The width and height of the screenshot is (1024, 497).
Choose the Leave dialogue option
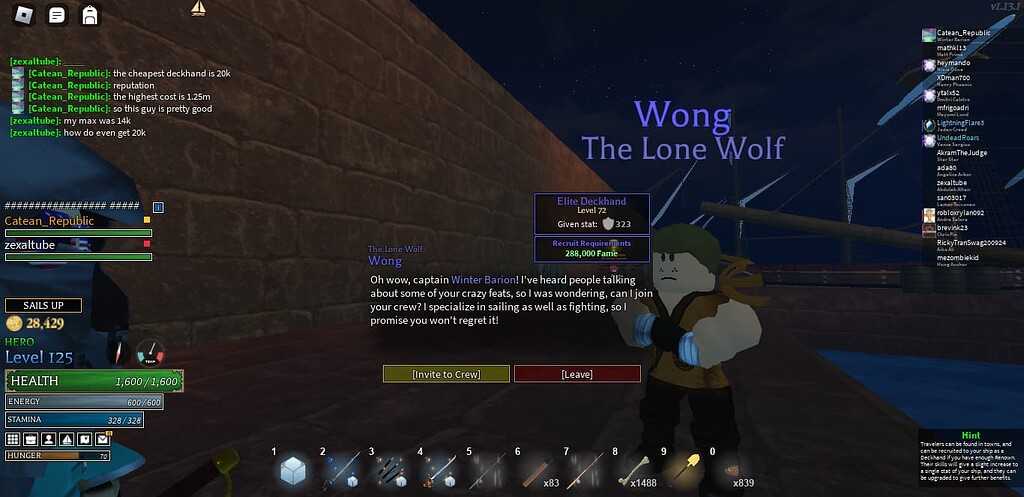[577, 374]
